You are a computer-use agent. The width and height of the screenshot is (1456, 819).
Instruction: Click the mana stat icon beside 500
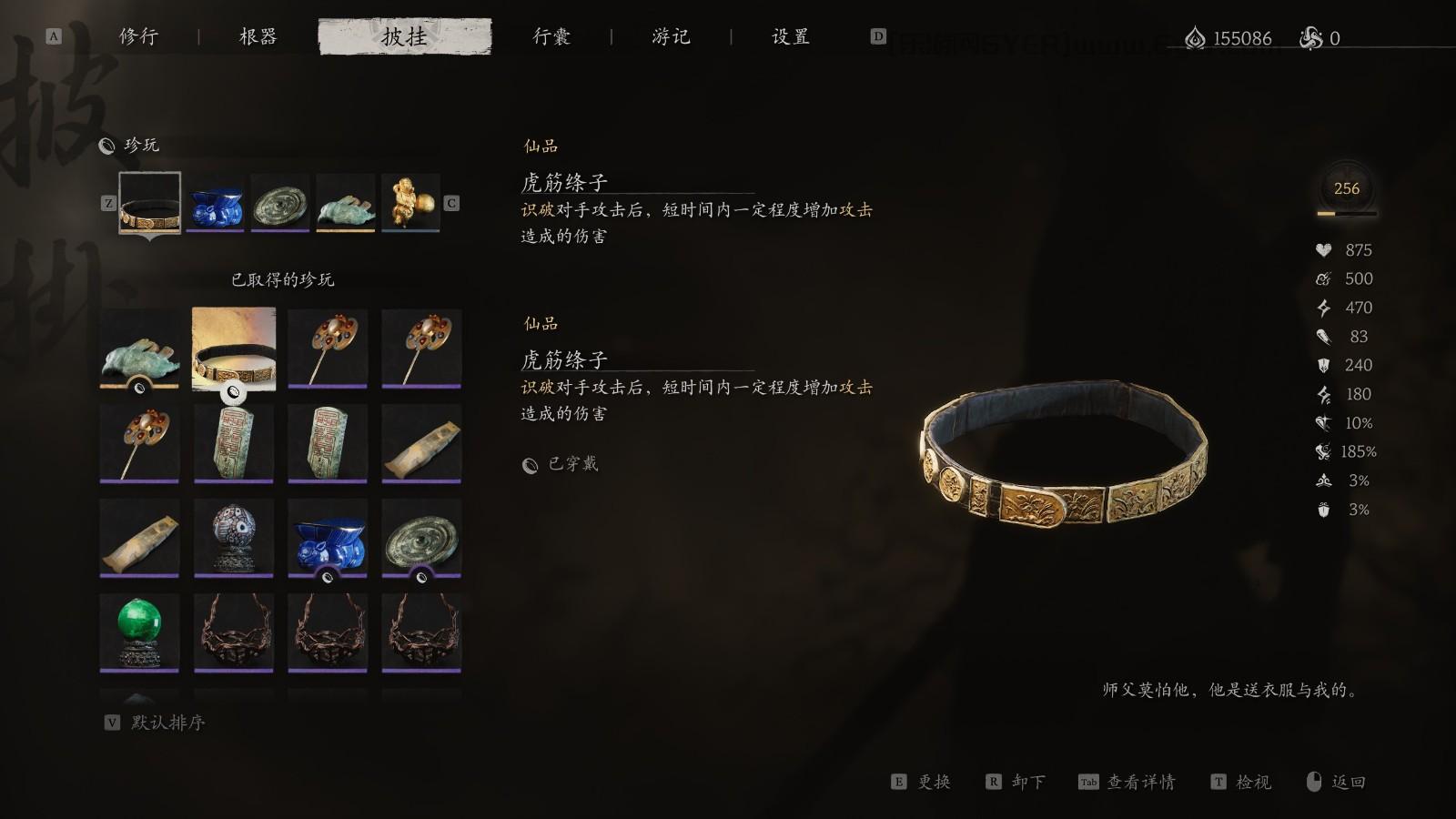1321,278
